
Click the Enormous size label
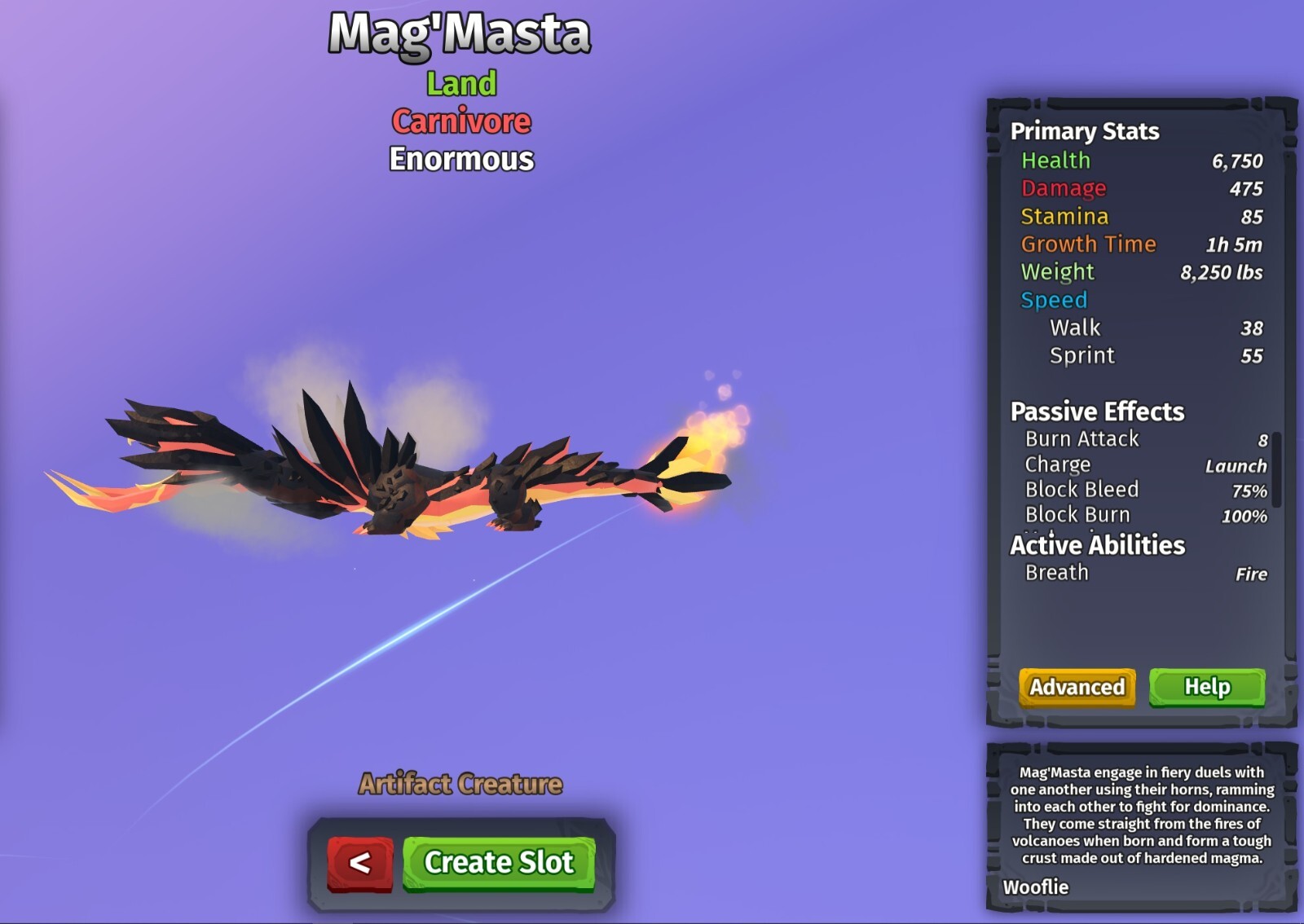point(461,159)
